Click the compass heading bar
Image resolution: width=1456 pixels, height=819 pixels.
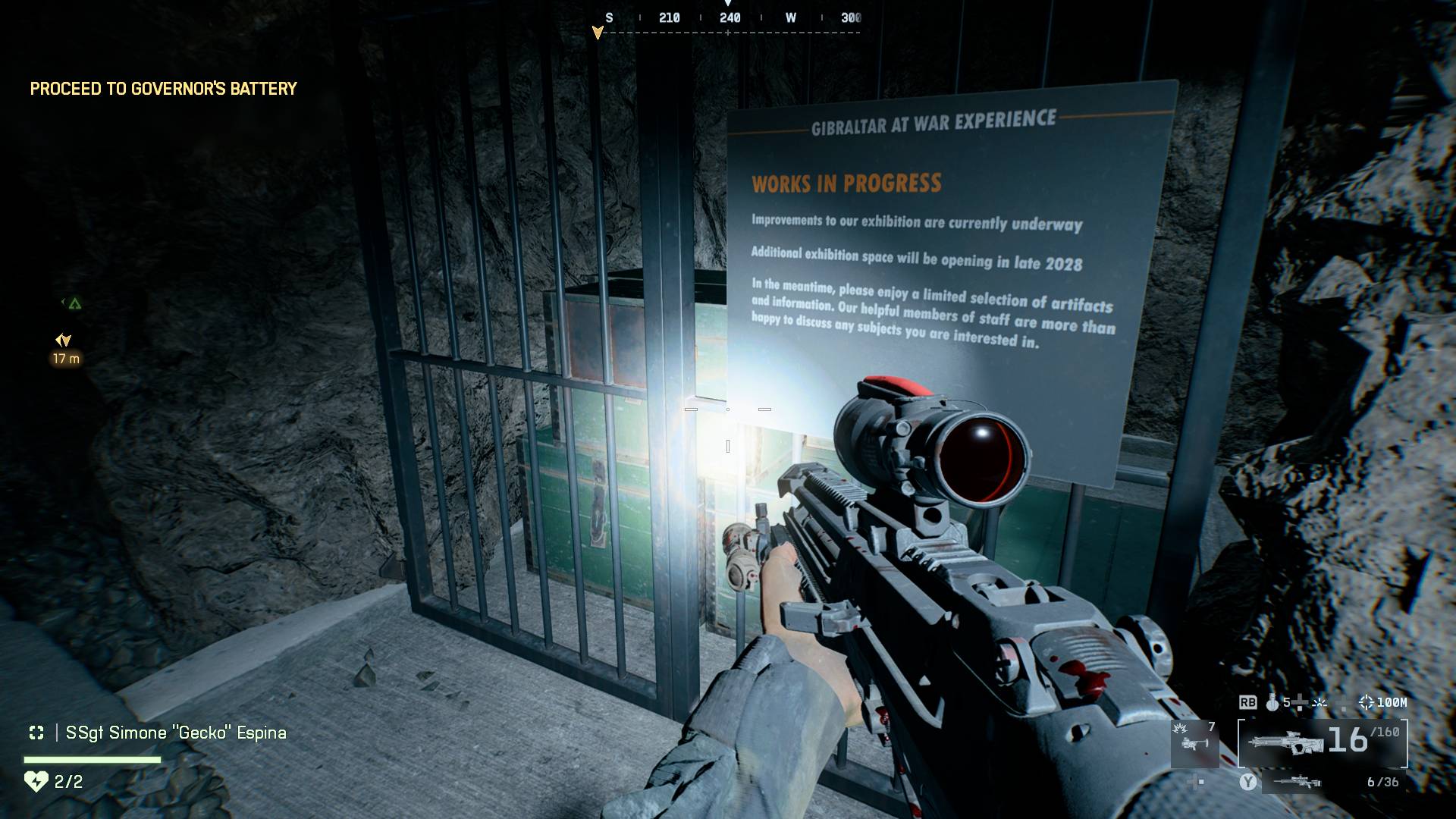tap(728, 21)
